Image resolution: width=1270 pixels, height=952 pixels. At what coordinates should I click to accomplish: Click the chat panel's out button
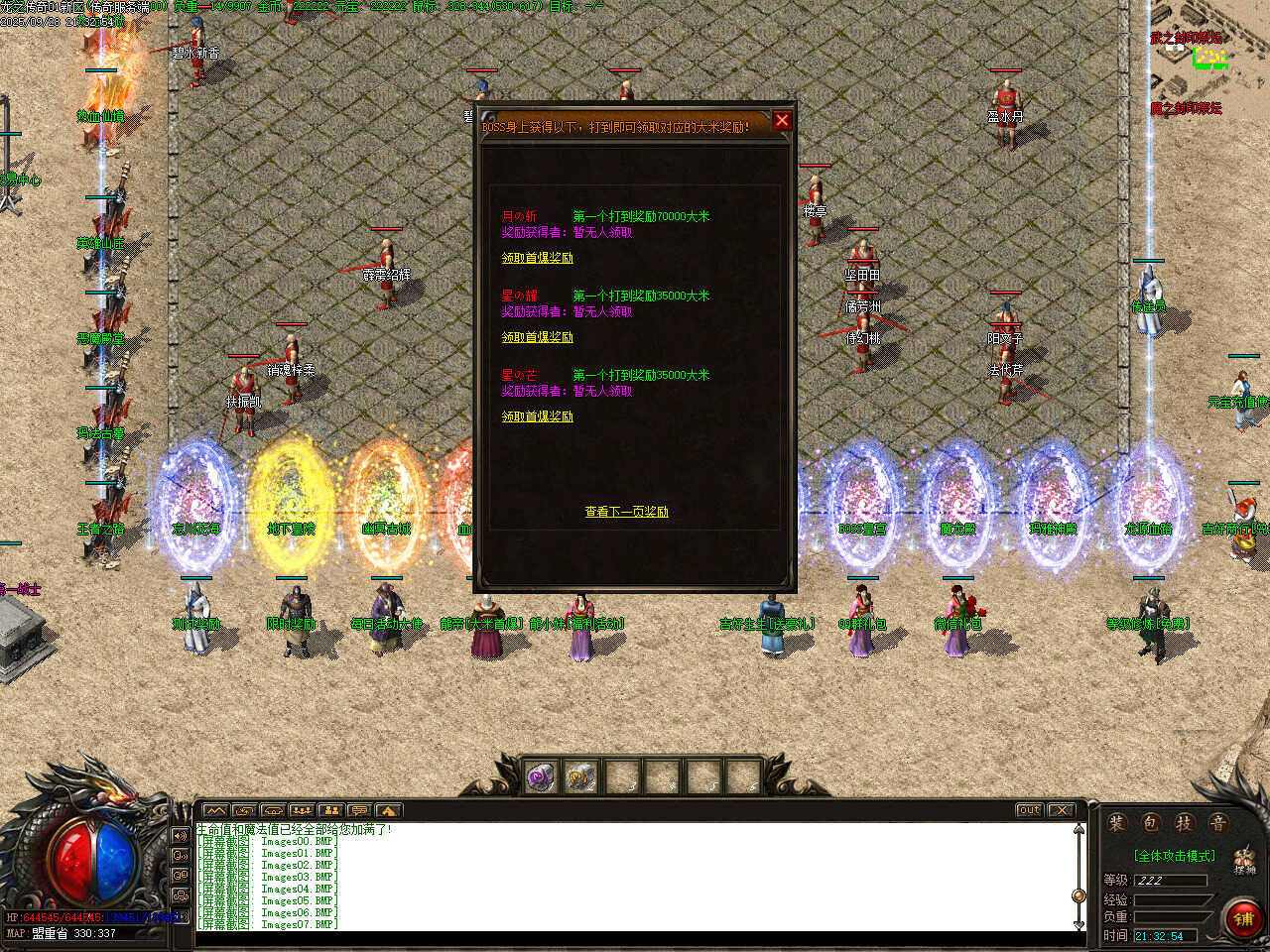(1029, 810)
